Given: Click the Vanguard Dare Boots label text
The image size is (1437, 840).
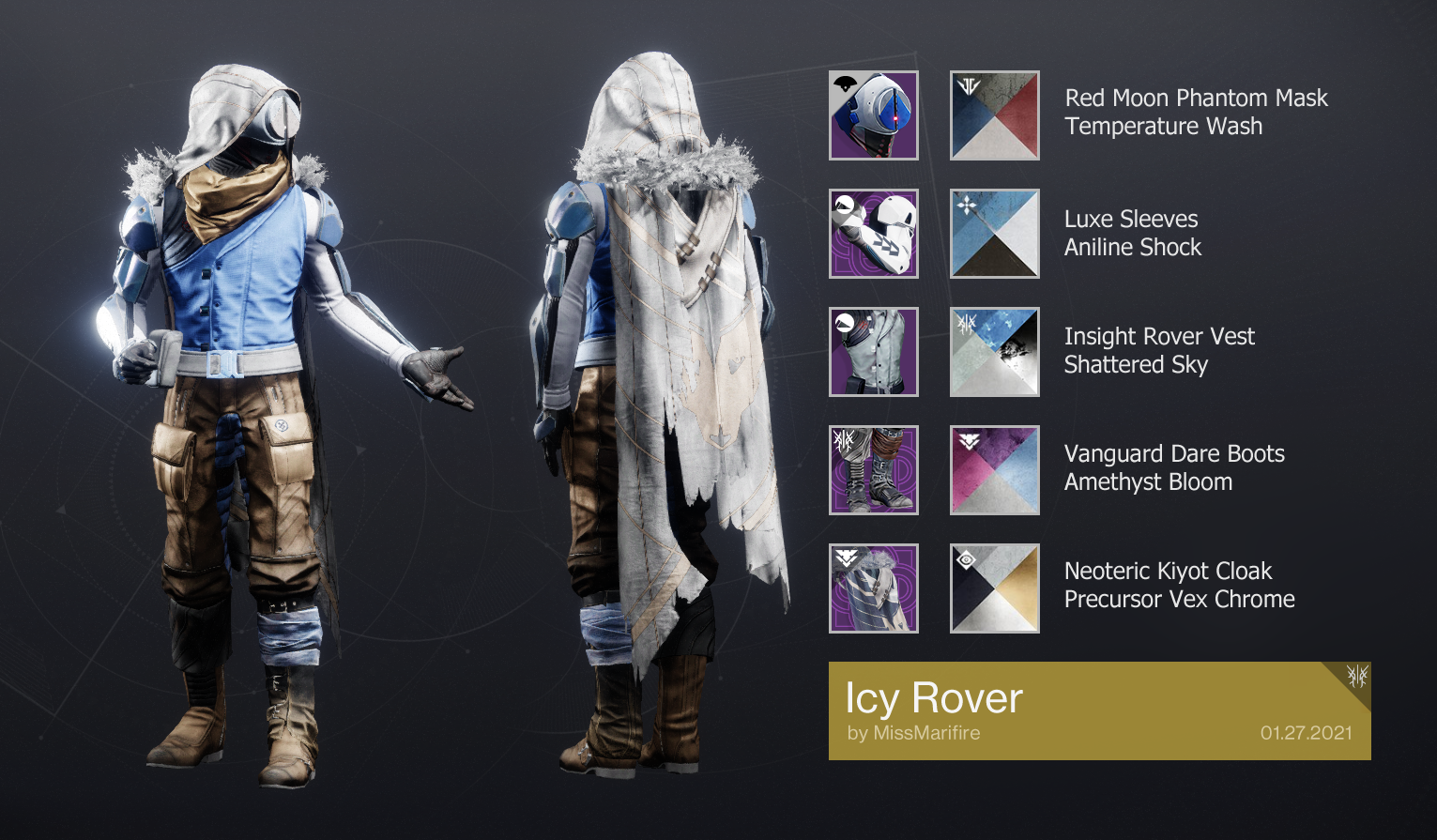Looking at the screenshot, I should tap(1173, 453).
